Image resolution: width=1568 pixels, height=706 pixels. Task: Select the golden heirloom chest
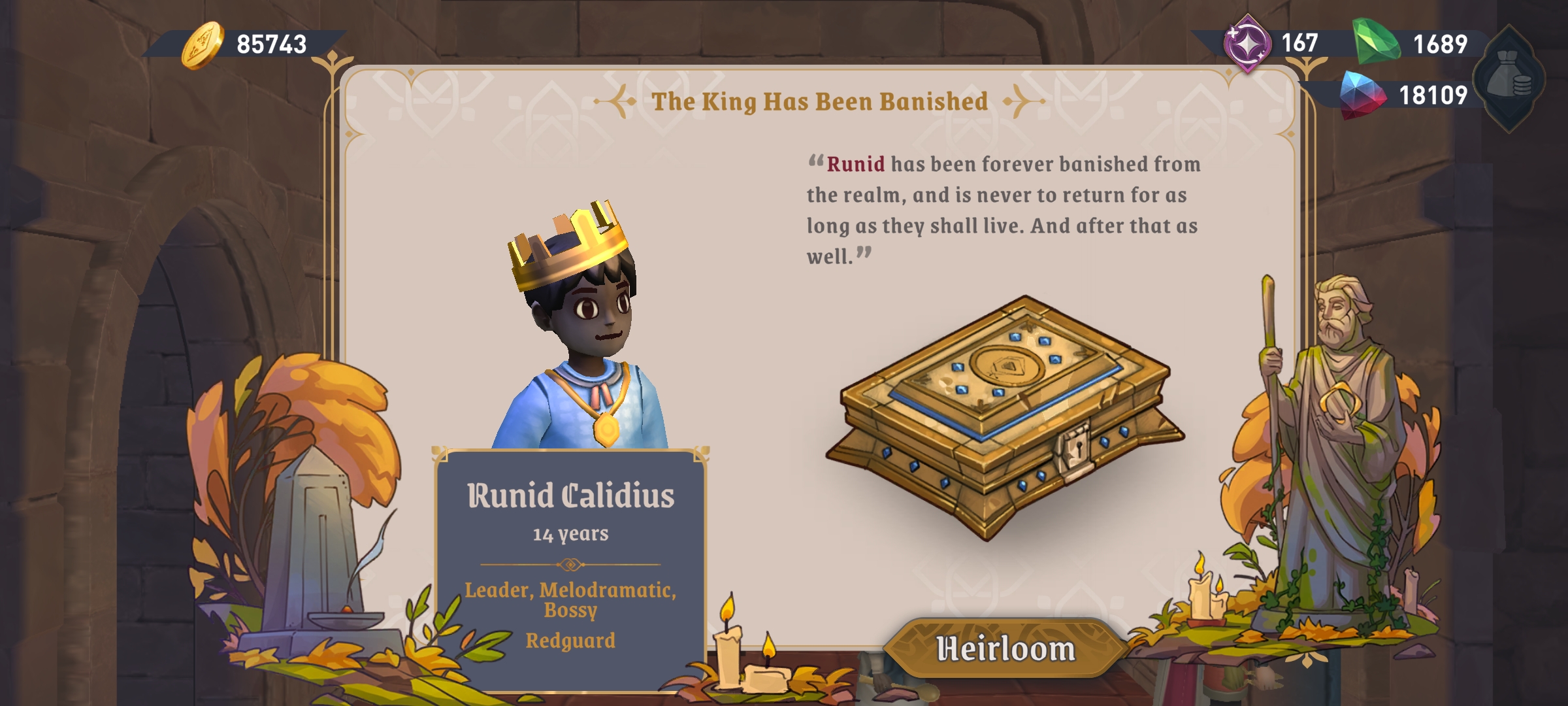(1005, 416)
